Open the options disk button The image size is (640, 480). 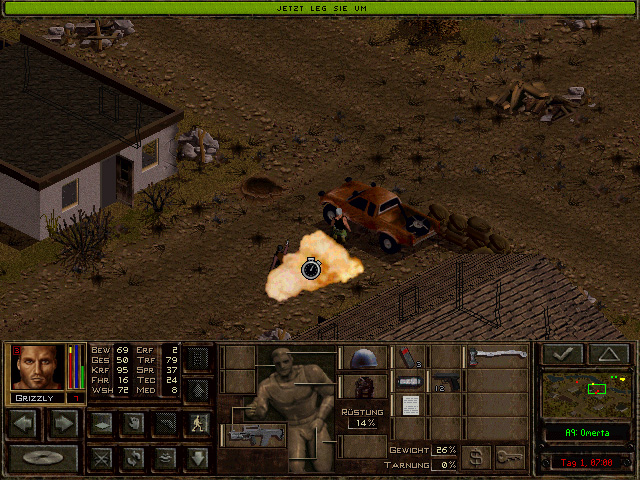click(x=44, y=458)
